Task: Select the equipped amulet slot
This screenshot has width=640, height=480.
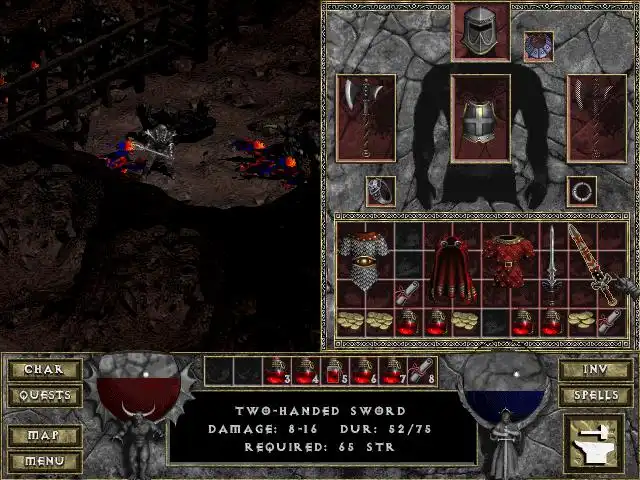Action: (x=538, y=46)
